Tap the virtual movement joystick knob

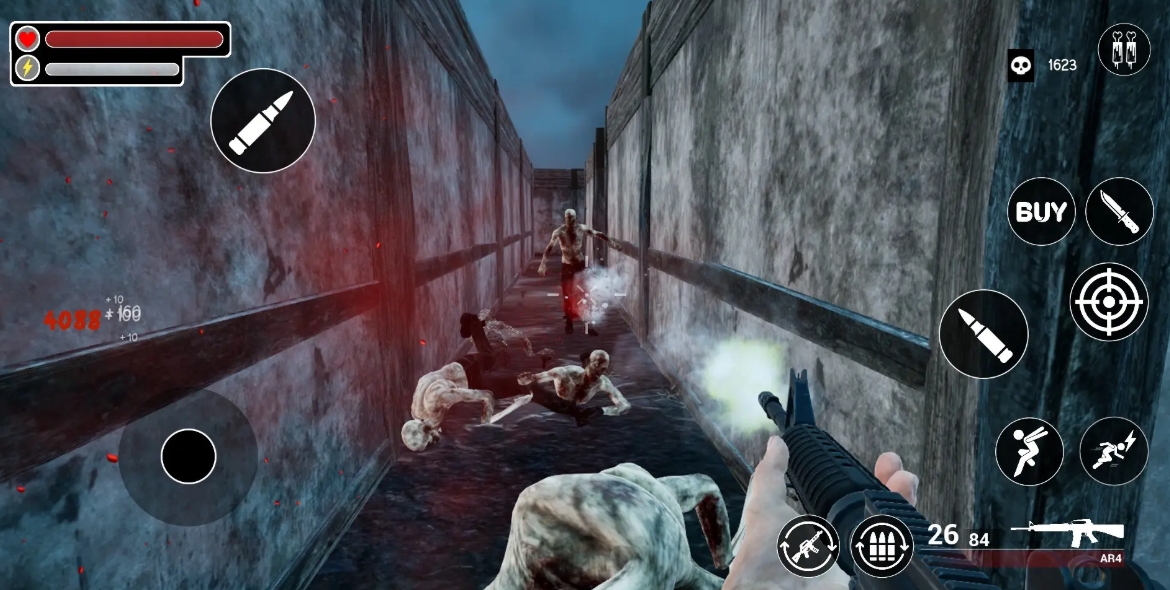[x=188, y=456]
